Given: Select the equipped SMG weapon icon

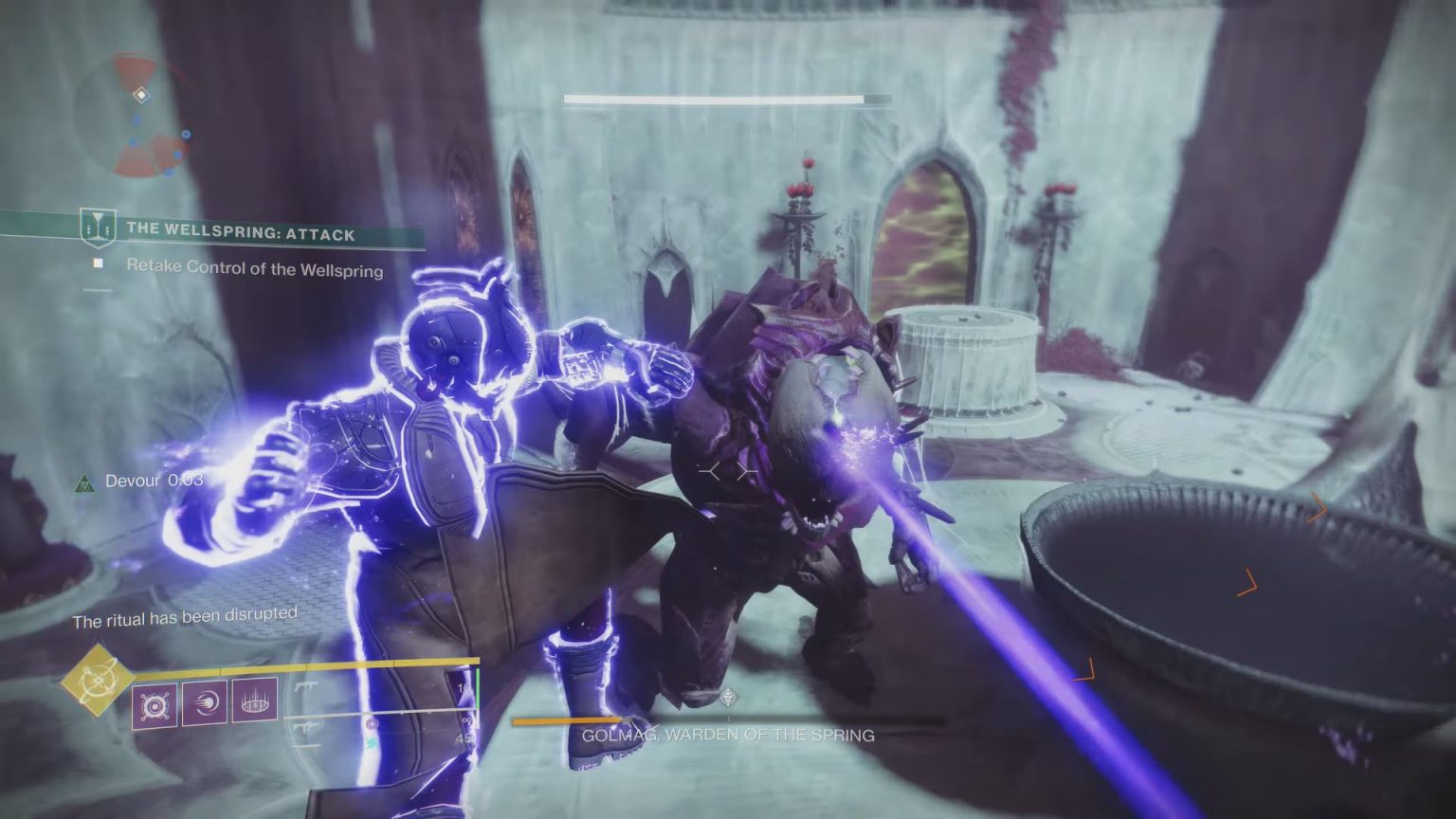Looking at the screenshot, I should [x=307, y=684].
